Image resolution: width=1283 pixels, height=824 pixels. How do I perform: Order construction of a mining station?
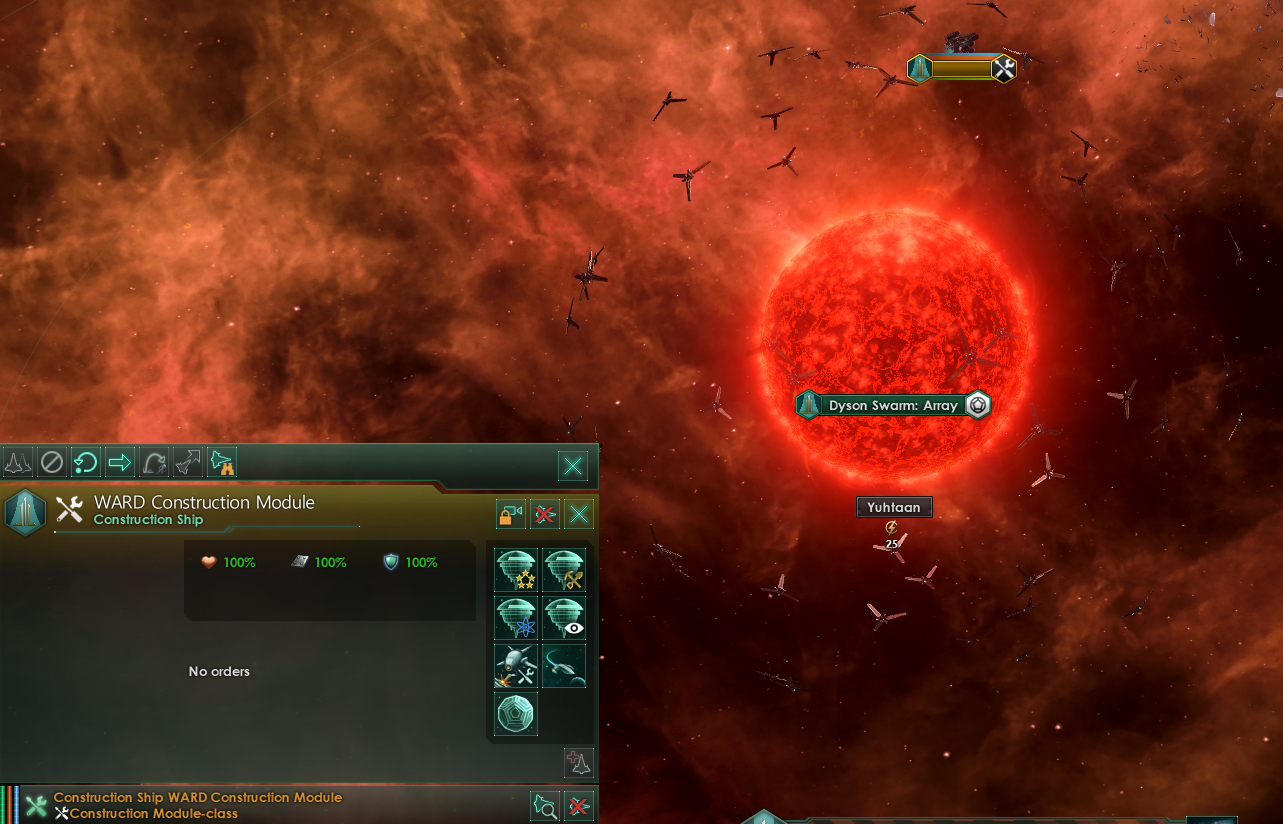point(564,570)
